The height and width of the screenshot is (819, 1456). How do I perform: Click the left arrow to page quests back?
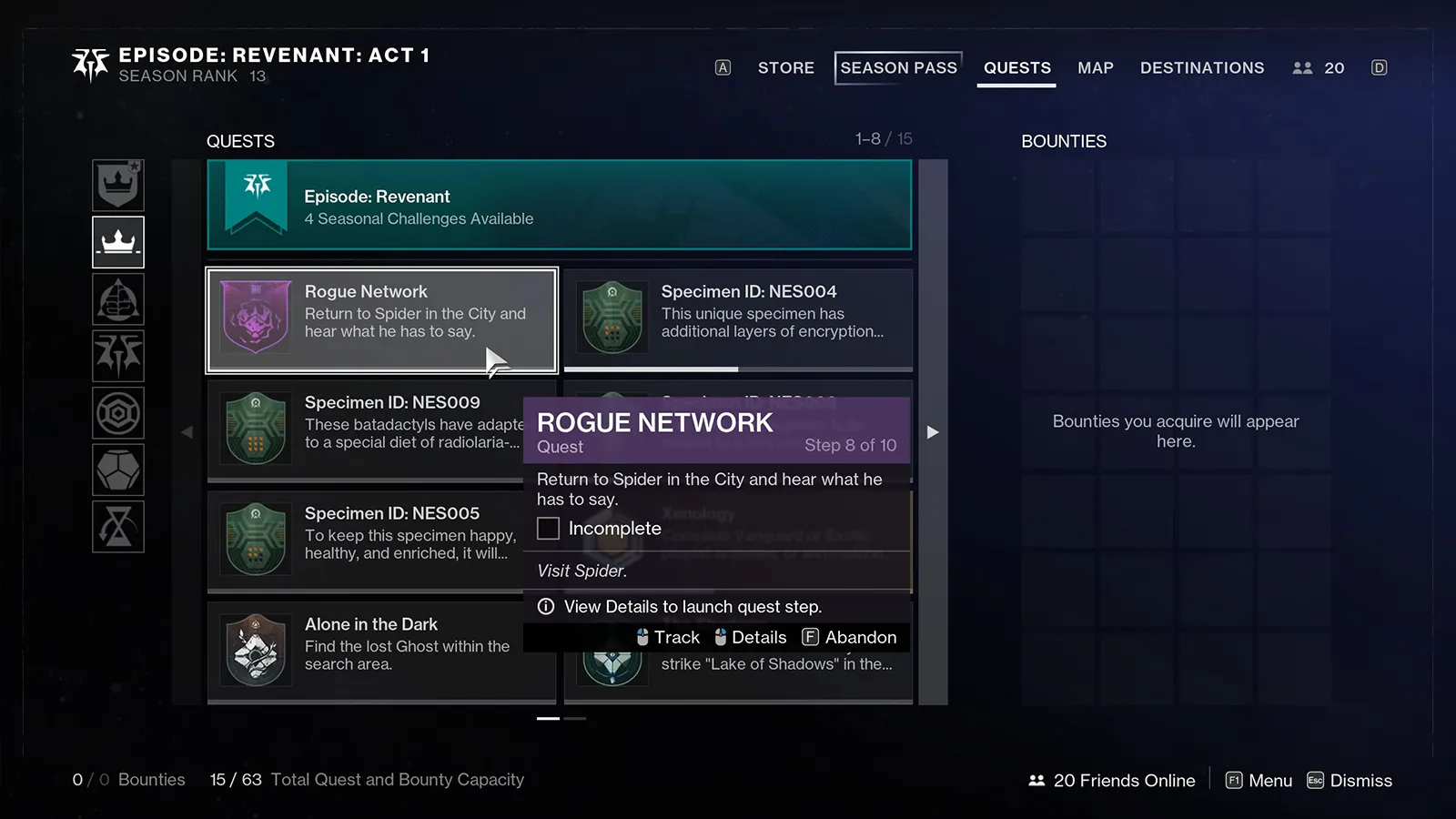click(x=187, y=431)
